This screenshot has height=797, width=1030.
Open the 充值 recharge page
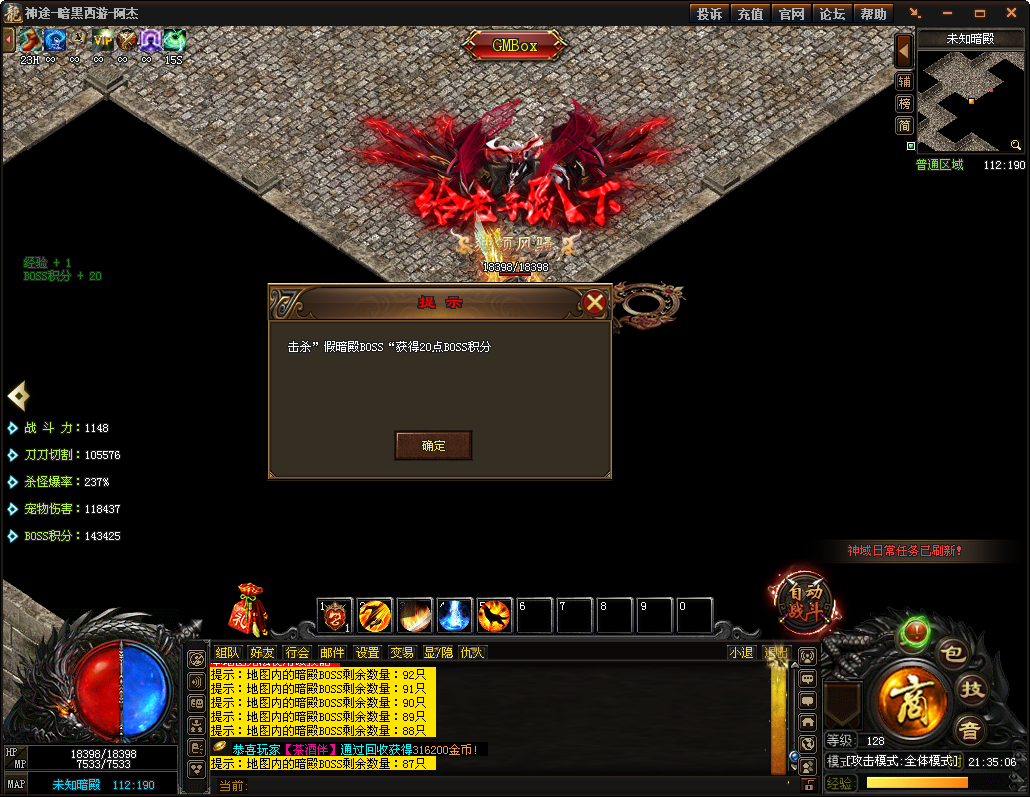pos(750,14)
